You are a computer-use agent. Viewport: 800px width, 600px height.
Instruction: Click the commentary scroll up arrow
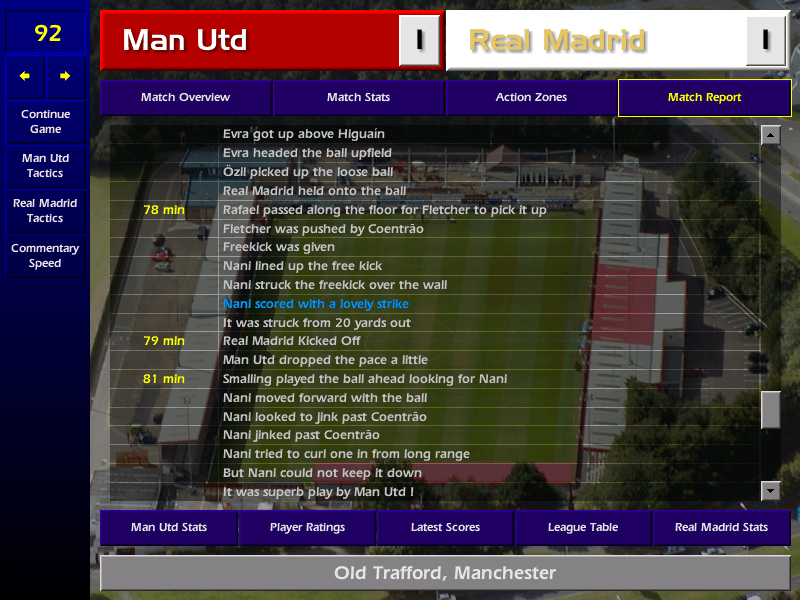point(770,135)
